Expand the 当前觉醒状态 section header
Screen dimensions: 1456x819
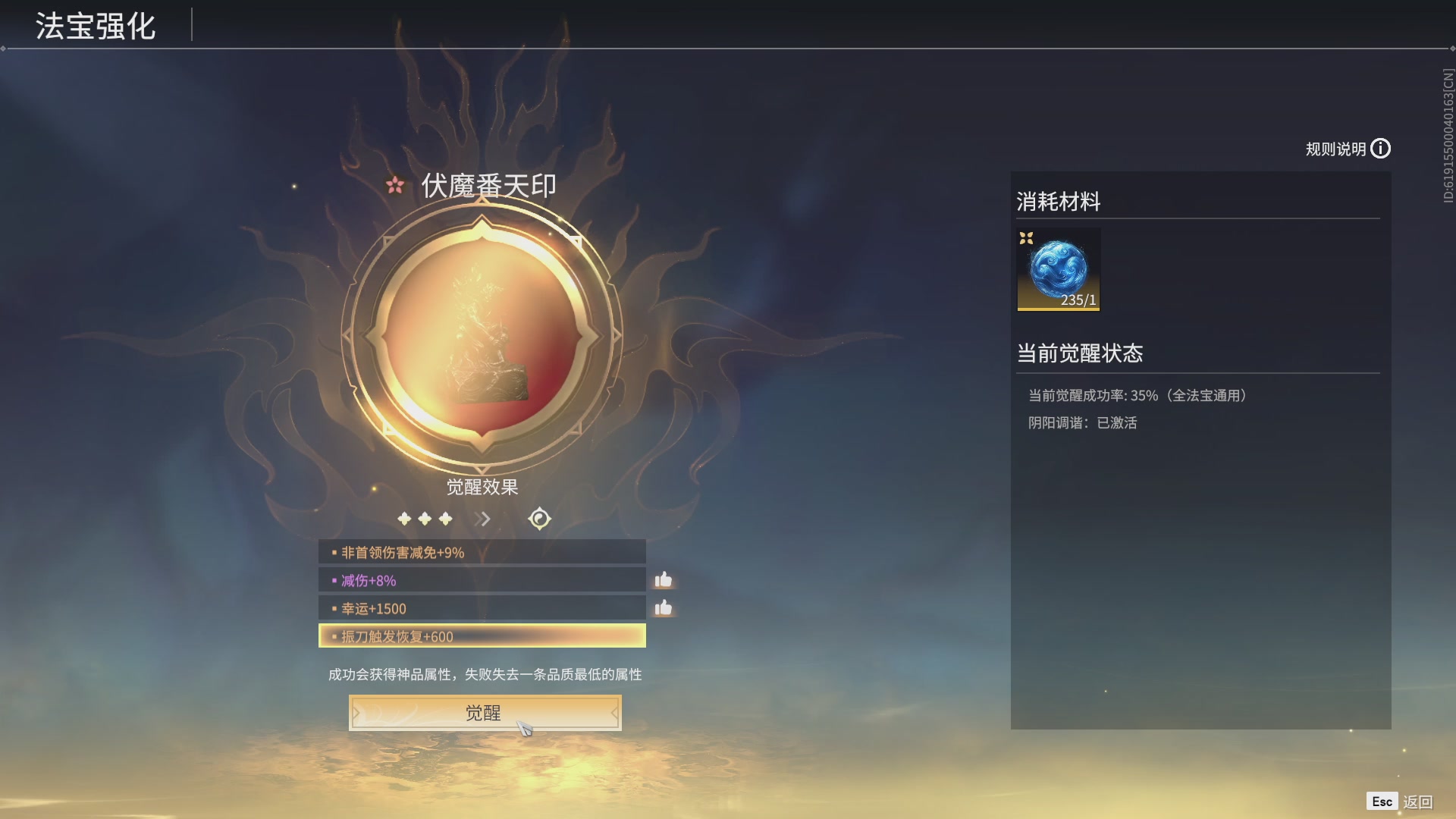pos(1081,353)
